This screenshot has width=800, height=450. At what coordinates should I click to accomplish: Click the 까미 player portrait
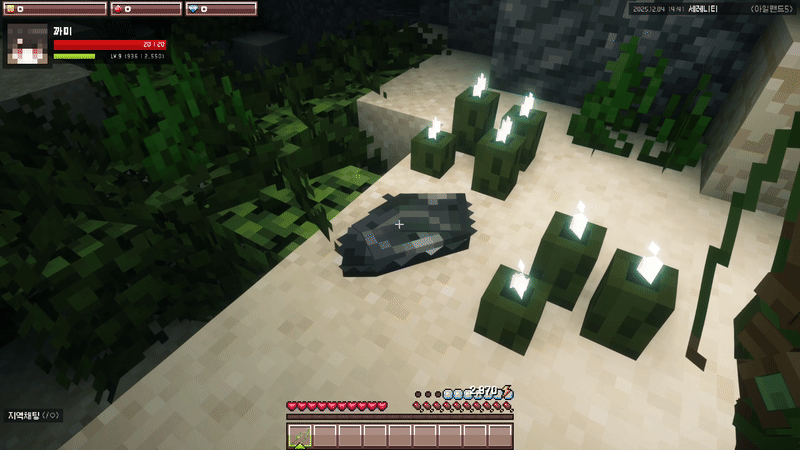[x=28, y=44]
